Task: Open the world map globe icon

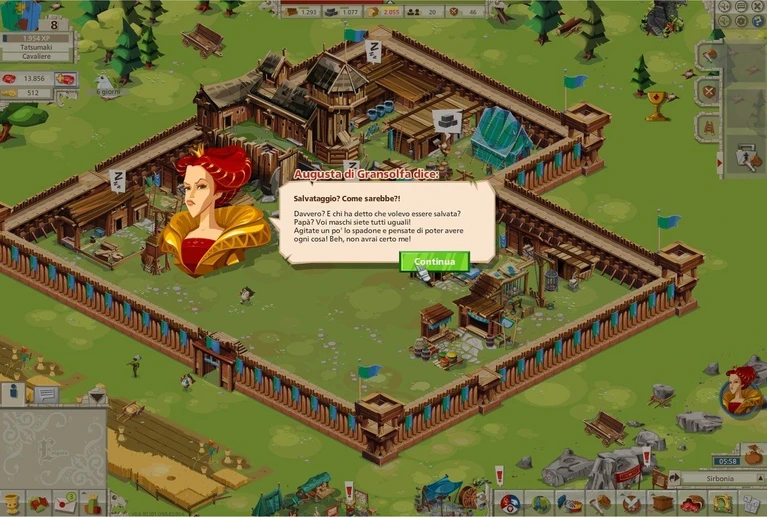Action: [541, 503]
